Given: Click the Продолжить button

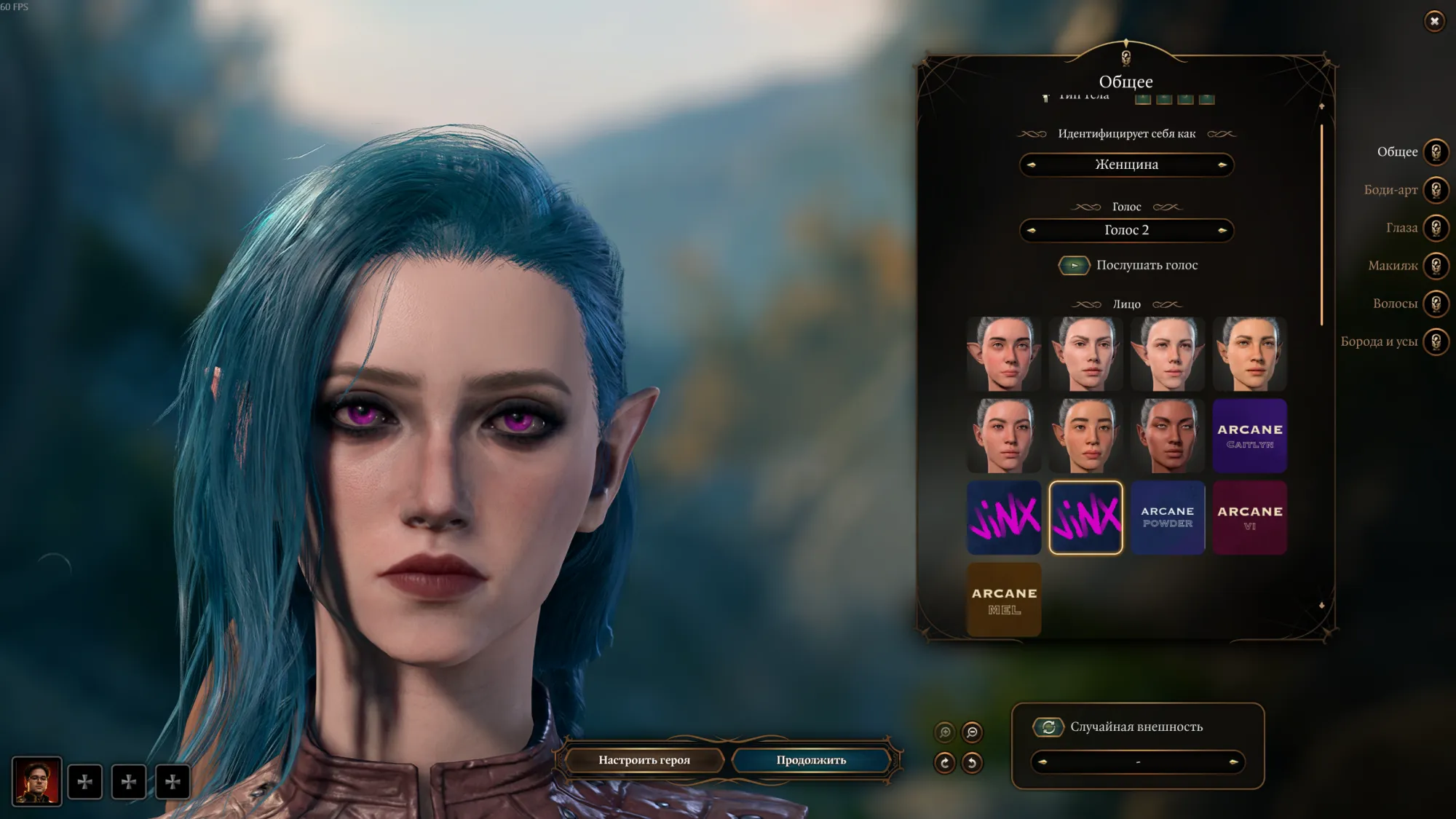Looking at the screenshot, I should tap(811, 760).
